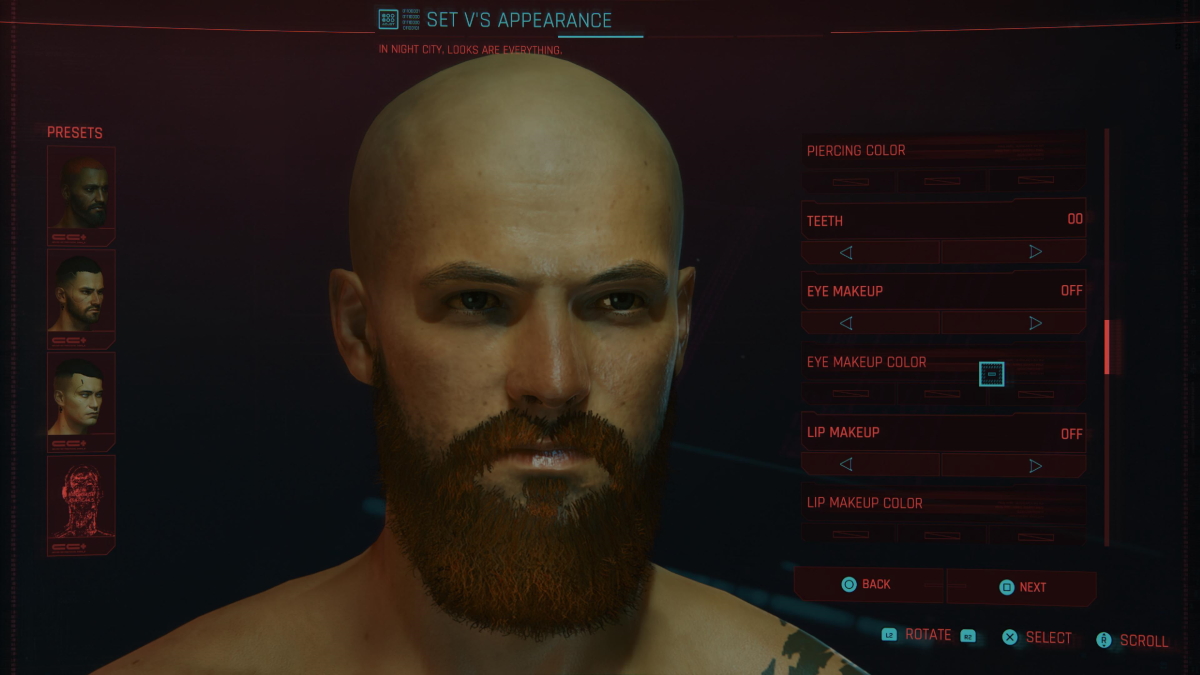Screen dimensions: 1200x675
Task: Select the Eye Makeup Color row
Action: pos(943,363)
